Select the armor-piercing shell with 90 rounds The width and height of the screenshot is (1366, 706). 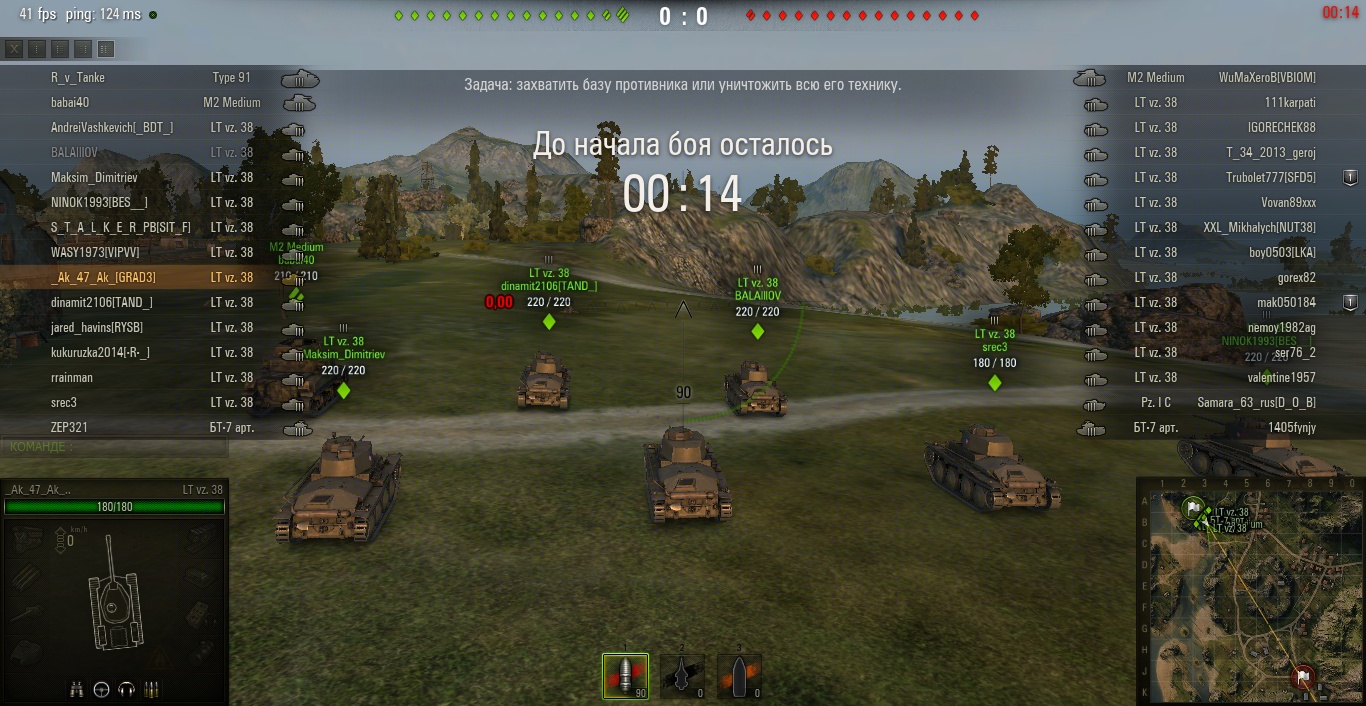click(x=625, y=676)
